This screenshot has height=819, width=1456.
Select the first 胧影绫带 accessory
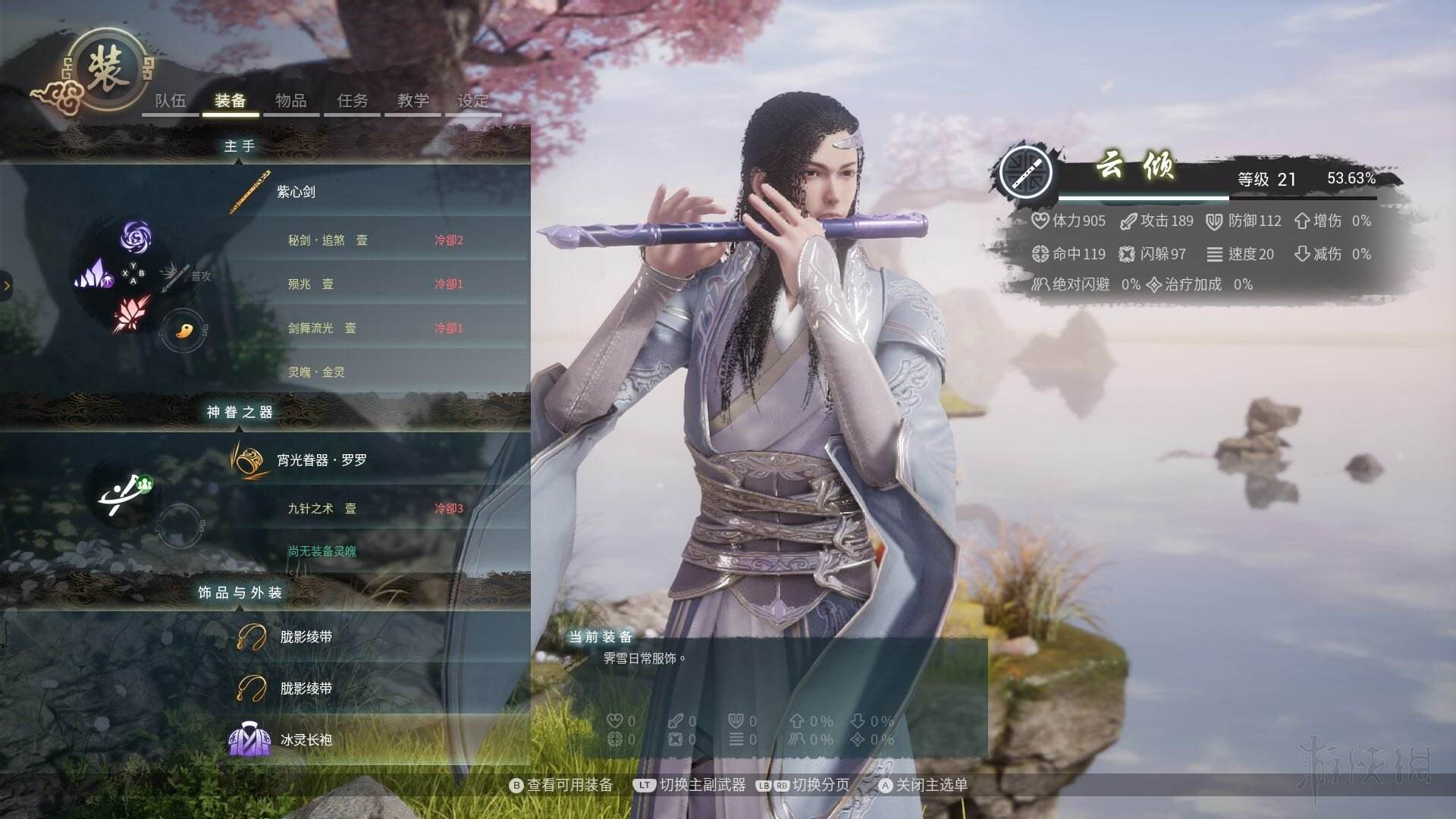point(306,637)
